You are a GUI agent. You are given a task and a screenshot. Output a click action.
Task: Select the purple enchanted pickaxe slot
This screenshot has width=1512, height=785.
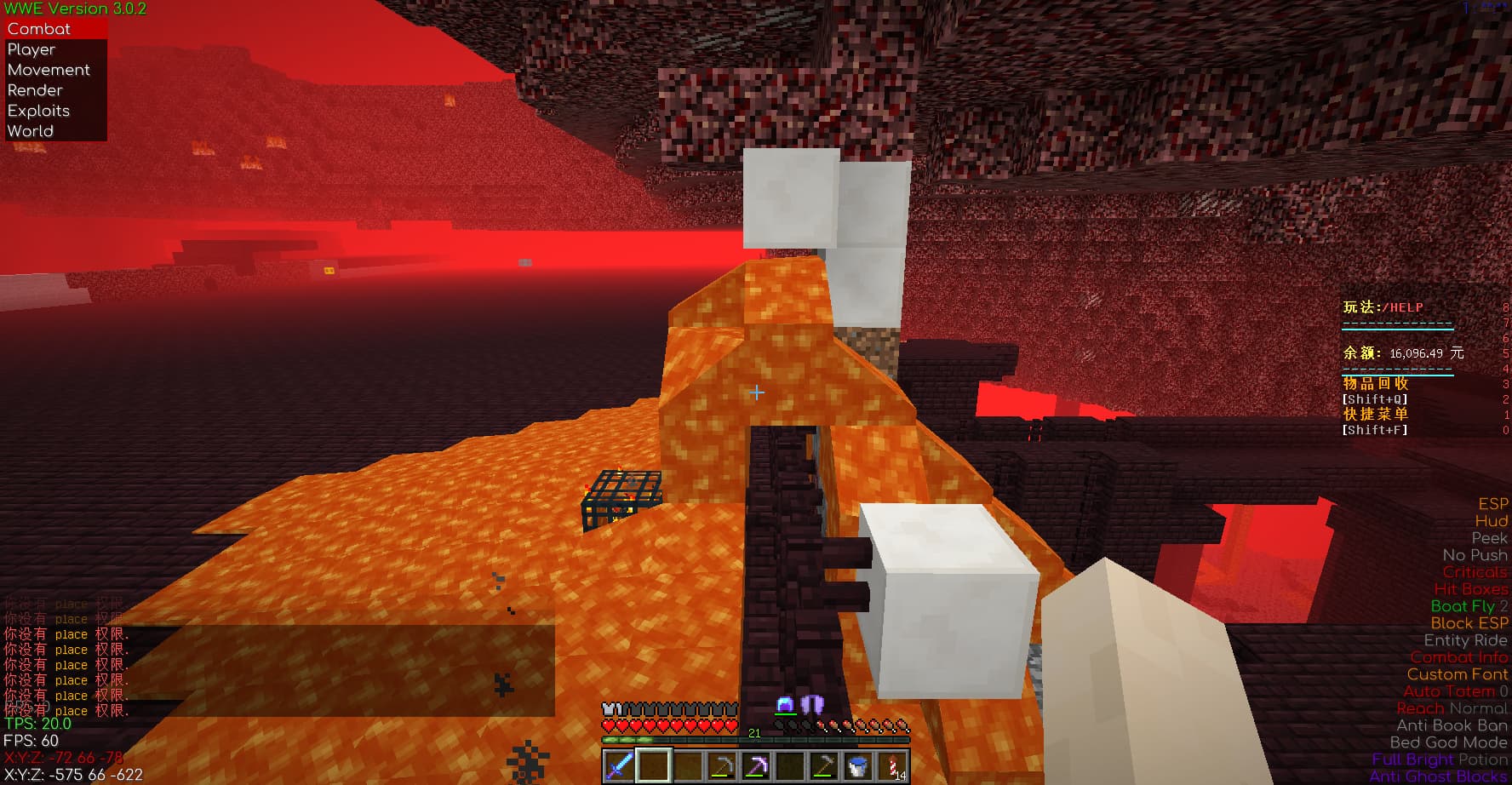pyautogui.click(x=755, y=766)
